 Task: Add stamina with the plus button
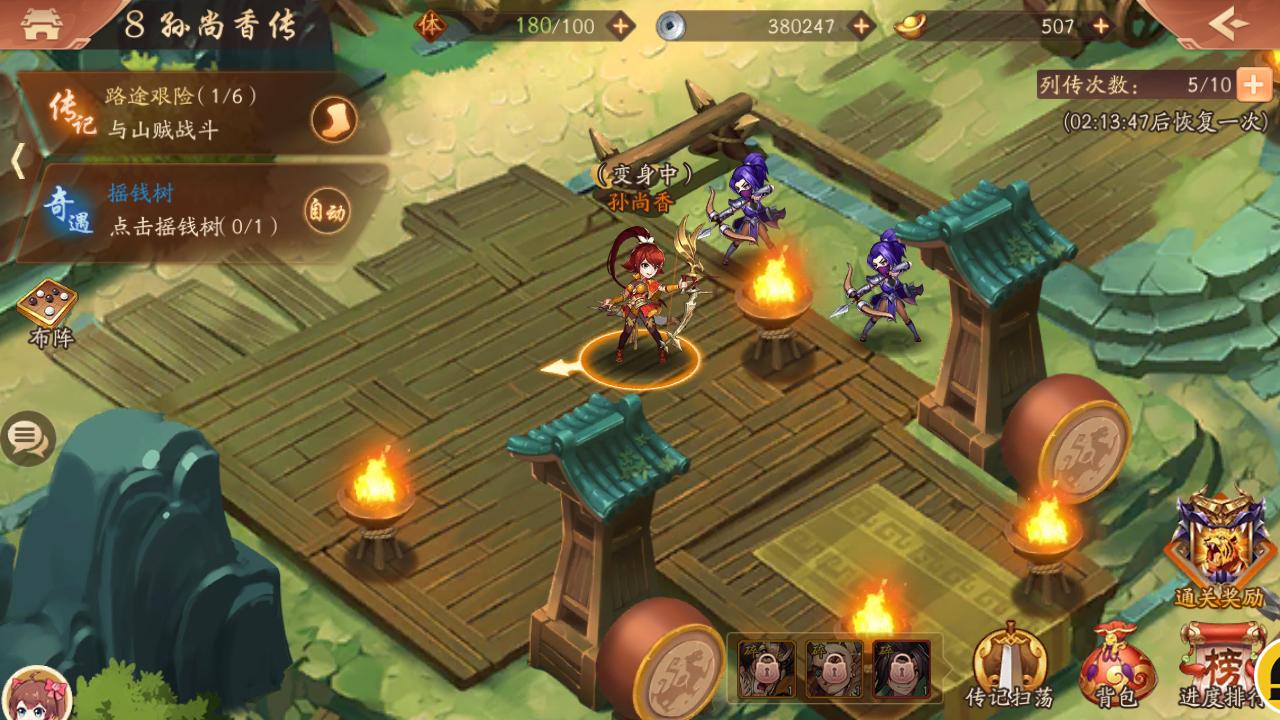[621, 26]
